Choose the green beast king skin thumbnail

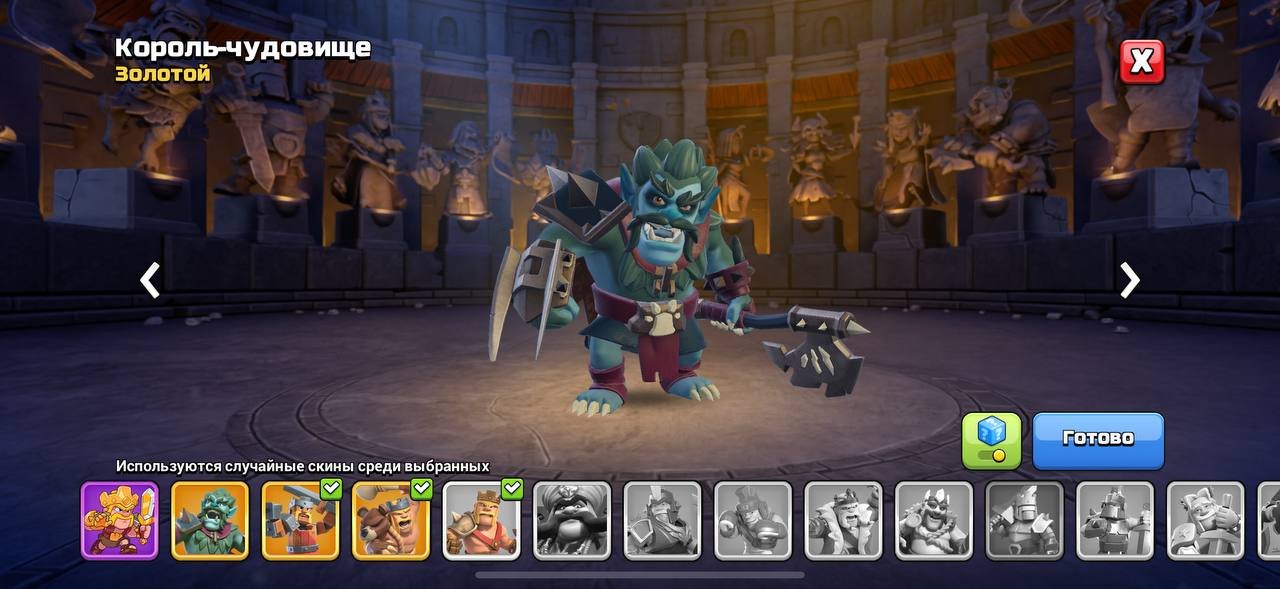pos(210,520)
